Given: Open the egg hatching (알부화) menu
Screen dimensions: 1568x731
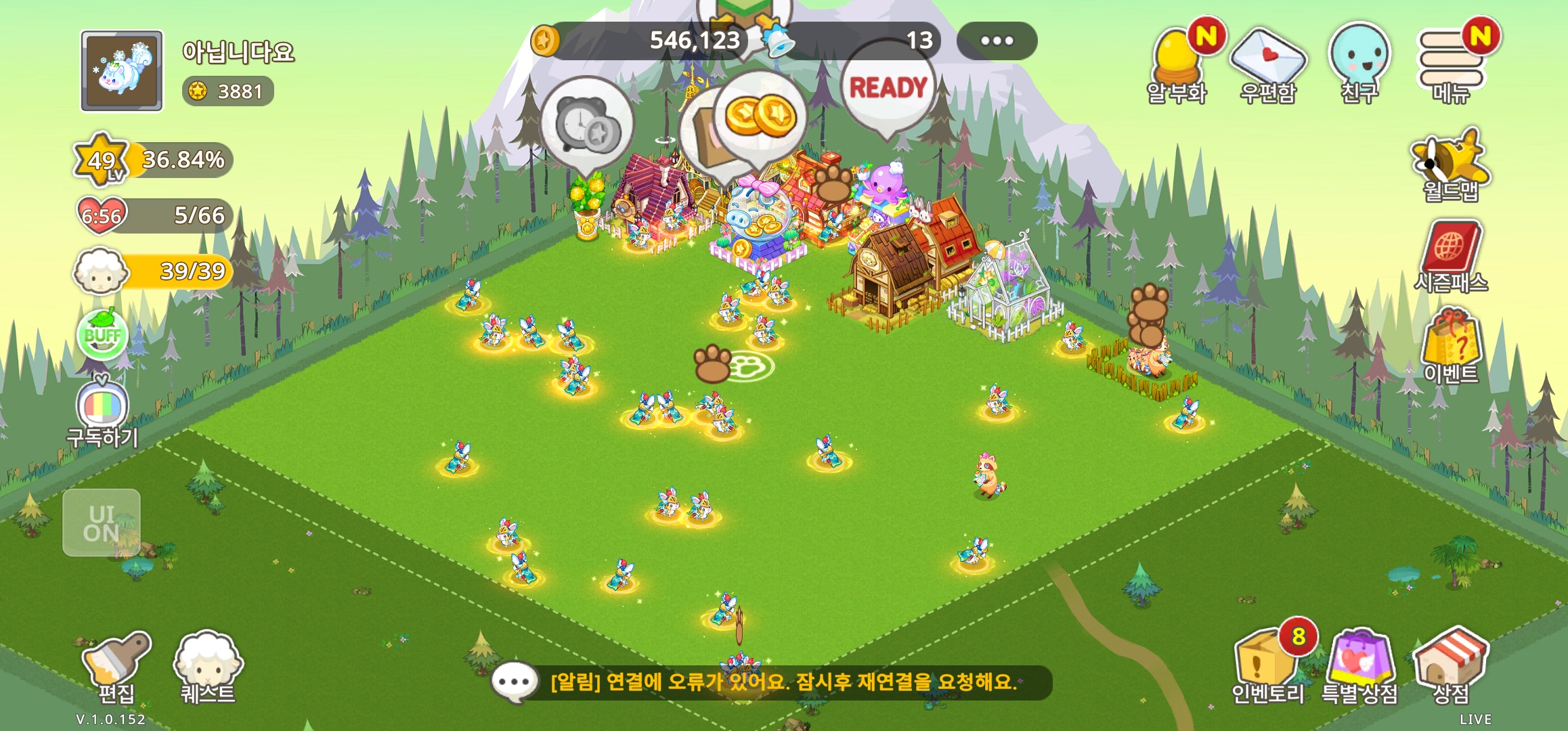Looking at the screenshot, I should 1177,64.
